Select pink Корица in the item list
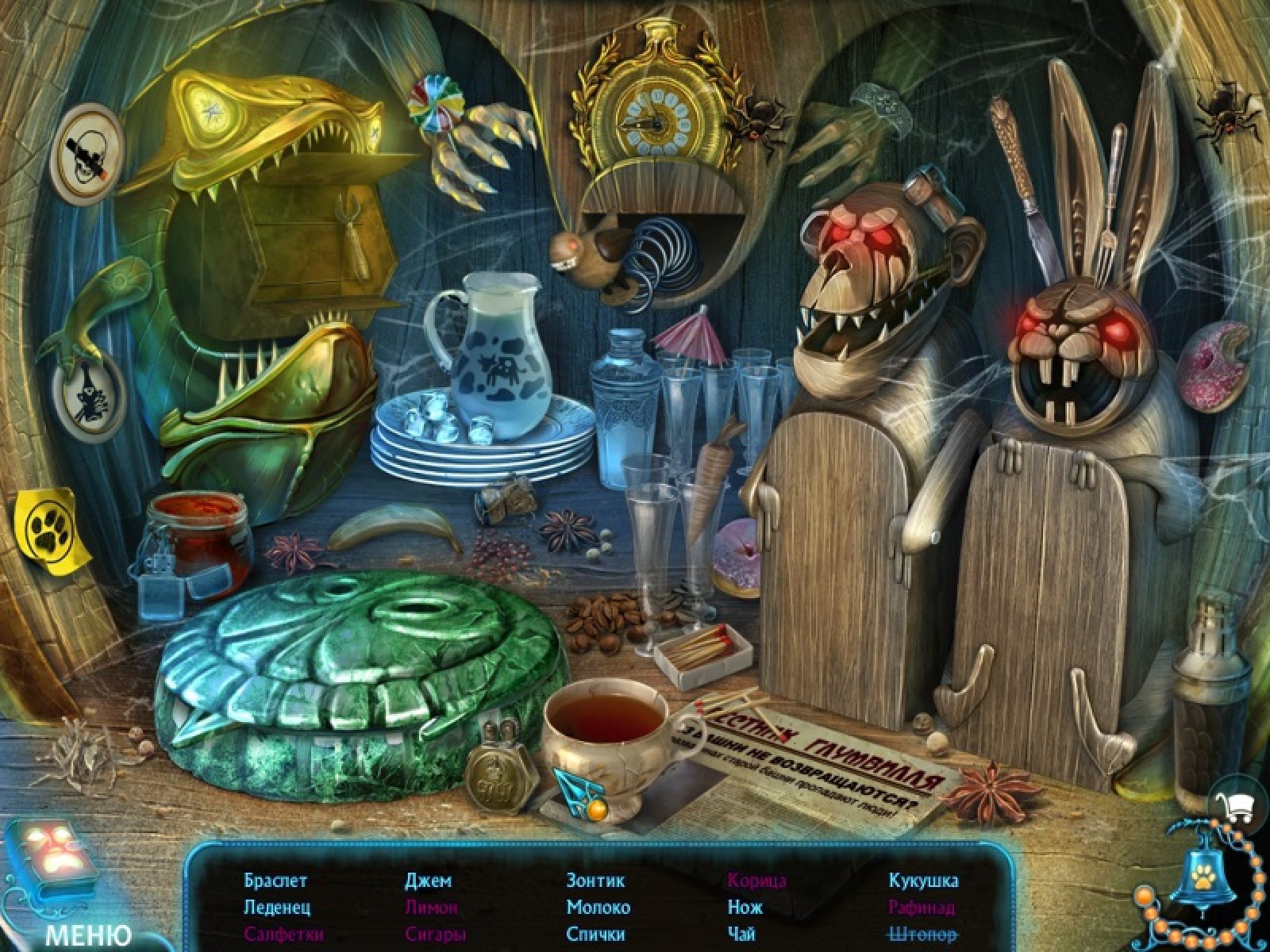Image resolution: width=1270 pixels, height=952 pixels. [756, 881]
